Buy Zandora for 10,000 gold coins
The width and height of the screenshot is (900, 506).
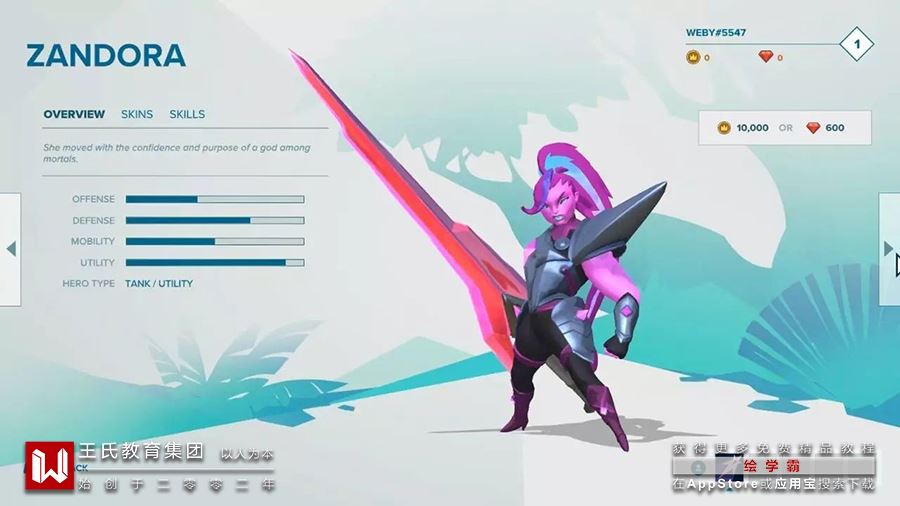pos(743,128)
